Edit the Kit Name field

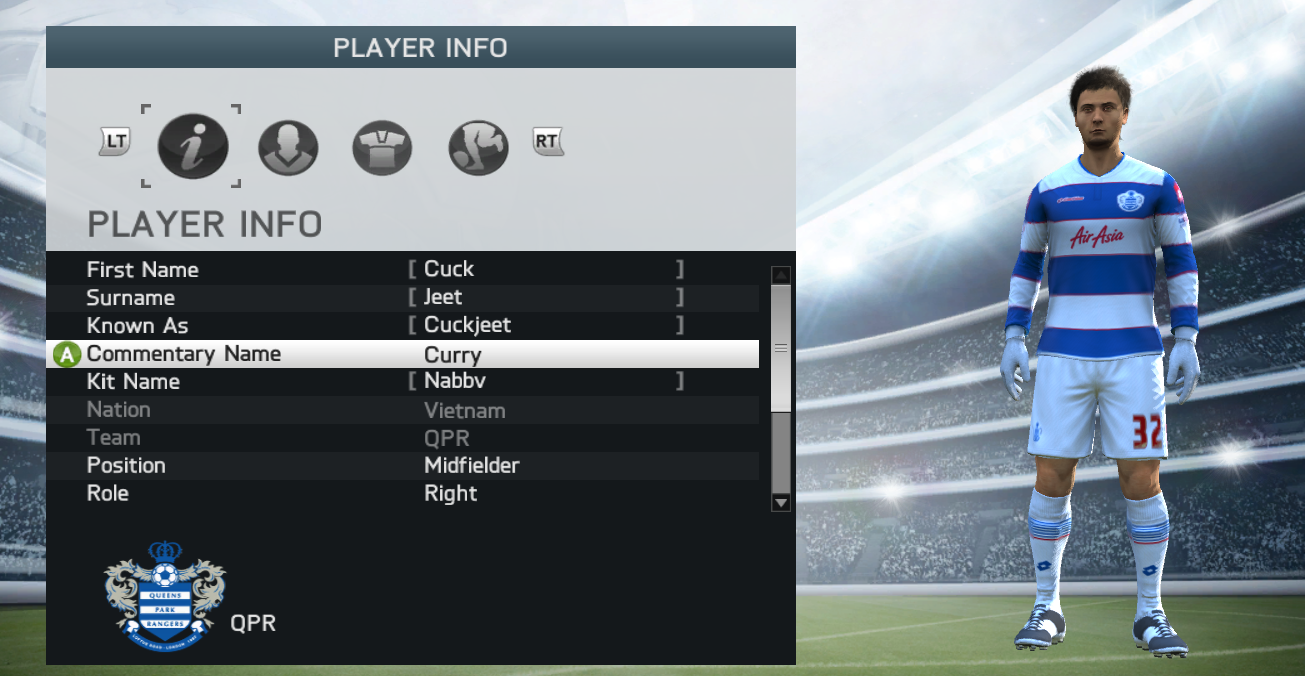(x=546, y=381)
